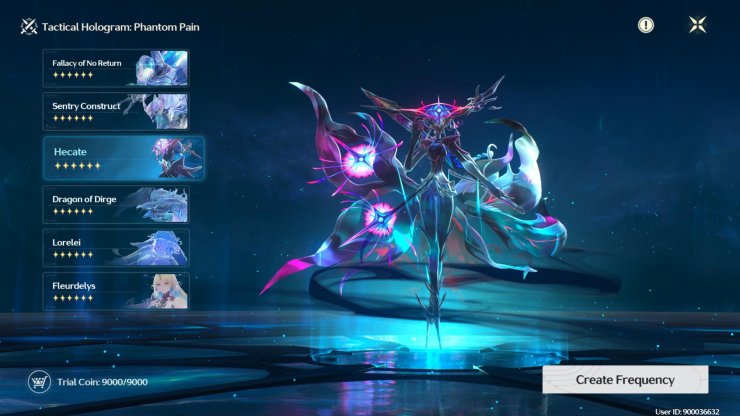Choose the Sentry Construct entry
The width and height of the screenshot is (740, 416).
(x=115, y=111)
